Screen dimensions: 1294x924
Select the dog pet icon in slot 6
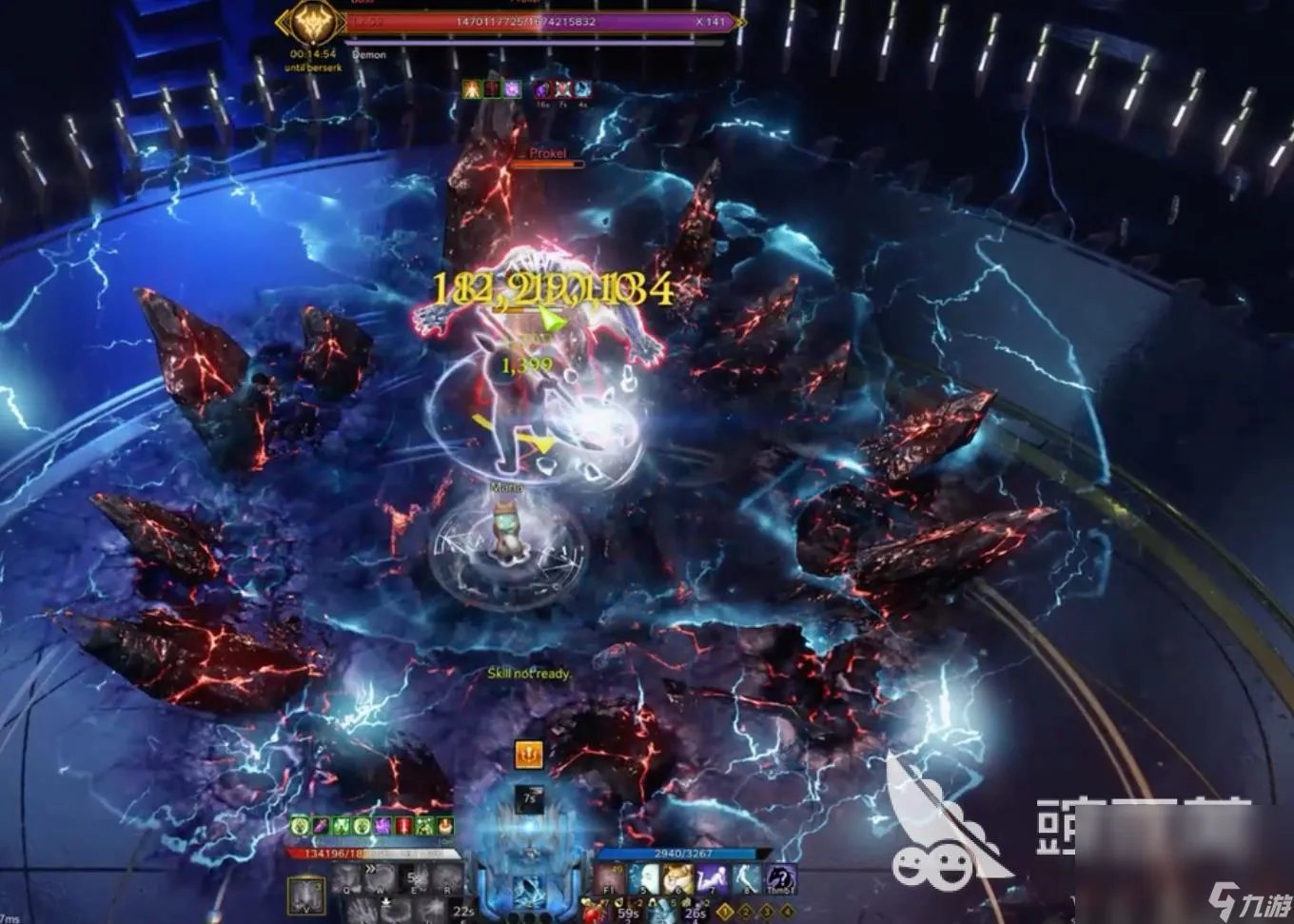click(x=677, y=880)
